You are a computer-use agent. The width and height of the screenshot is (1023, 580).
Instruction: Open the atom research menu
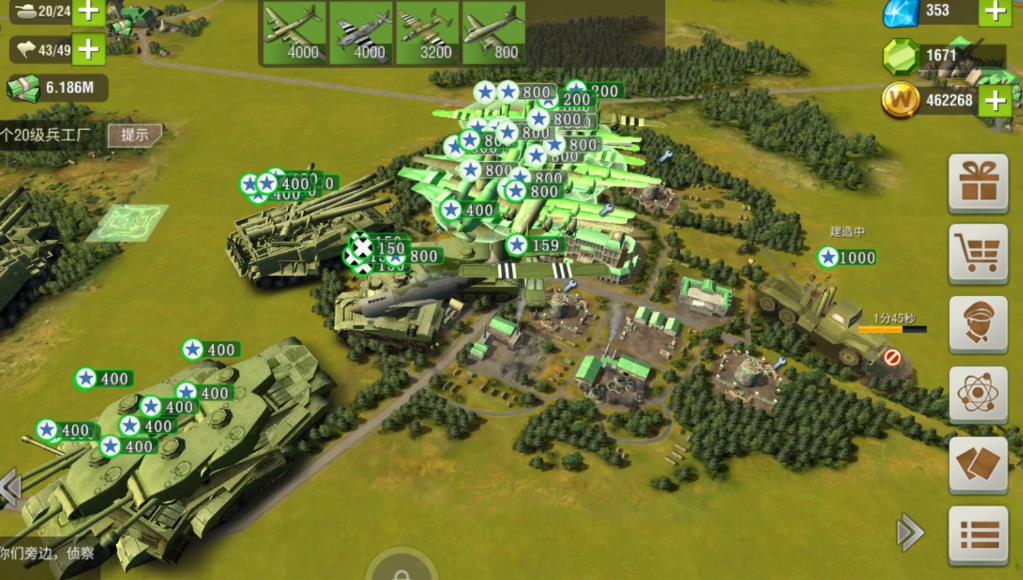point(977,393)
